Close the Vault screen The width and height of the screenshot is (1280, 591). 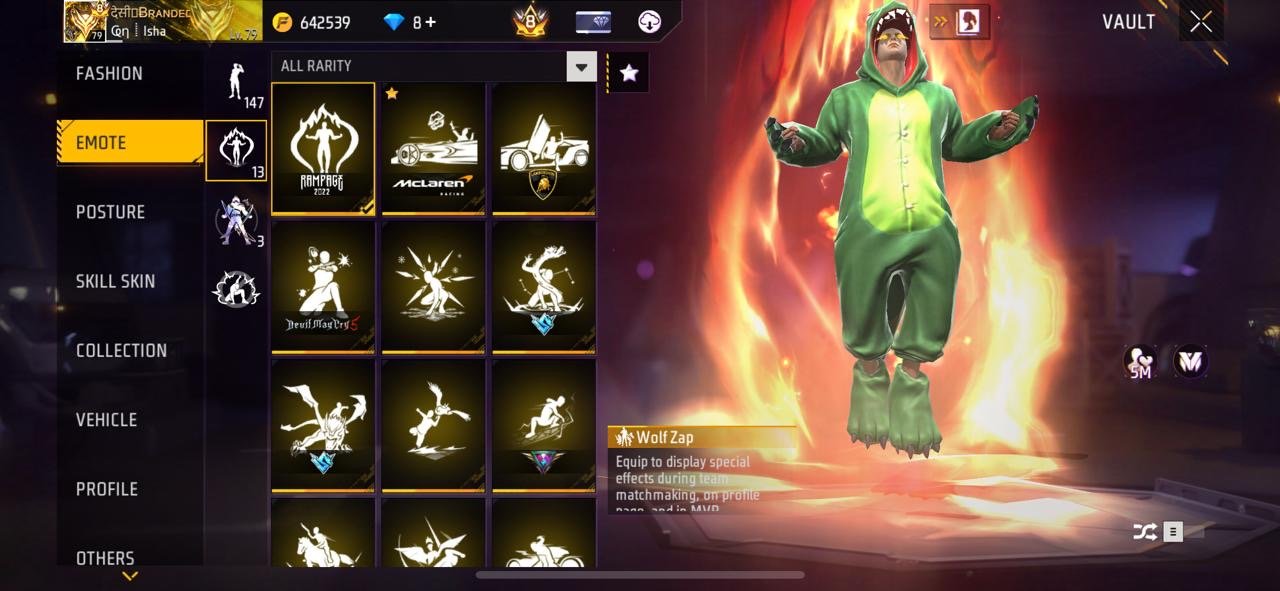click(x=1201, y=22)
